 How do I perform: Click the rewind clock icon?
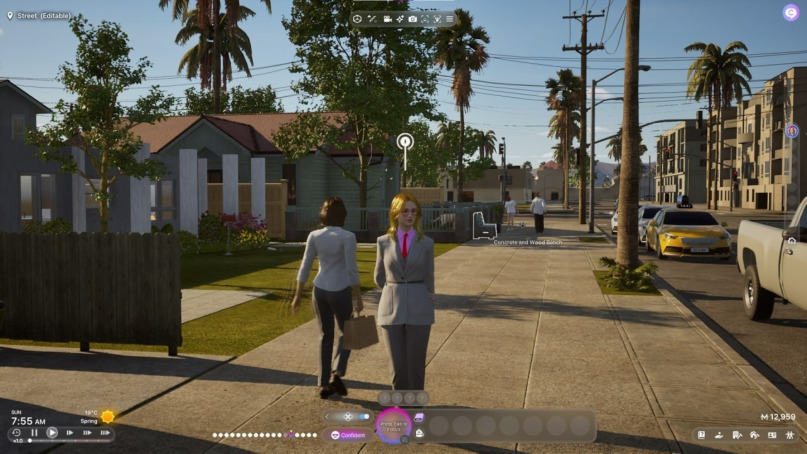click(16, 433)
